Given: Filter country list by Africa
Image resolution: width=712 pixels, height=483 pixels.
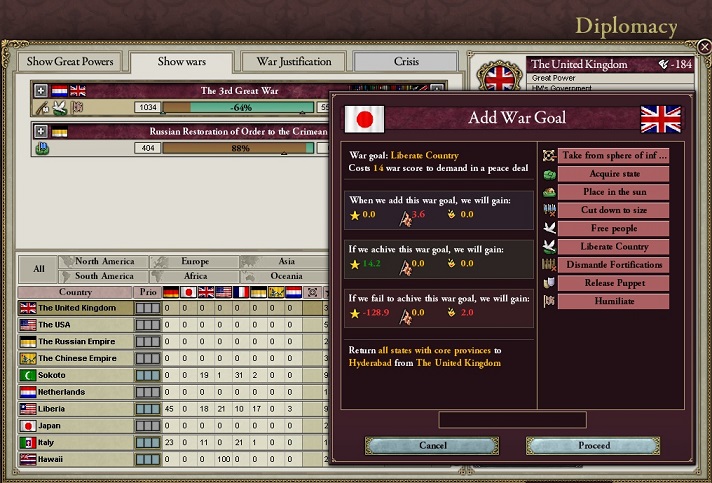Looking at the screenshot, I should click(x=195, y=276).
